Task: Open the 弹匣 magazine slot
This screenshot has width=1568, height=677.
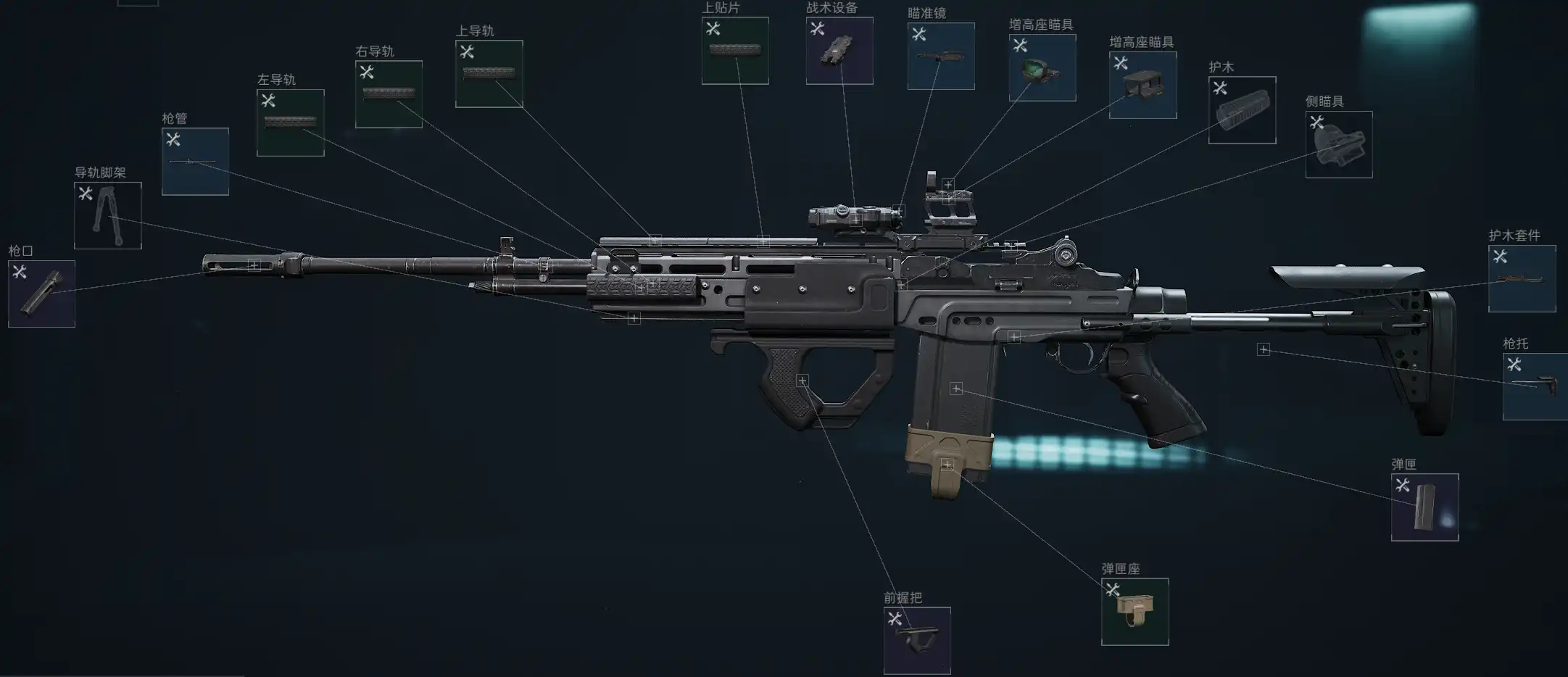Action: coord(1424,507)
